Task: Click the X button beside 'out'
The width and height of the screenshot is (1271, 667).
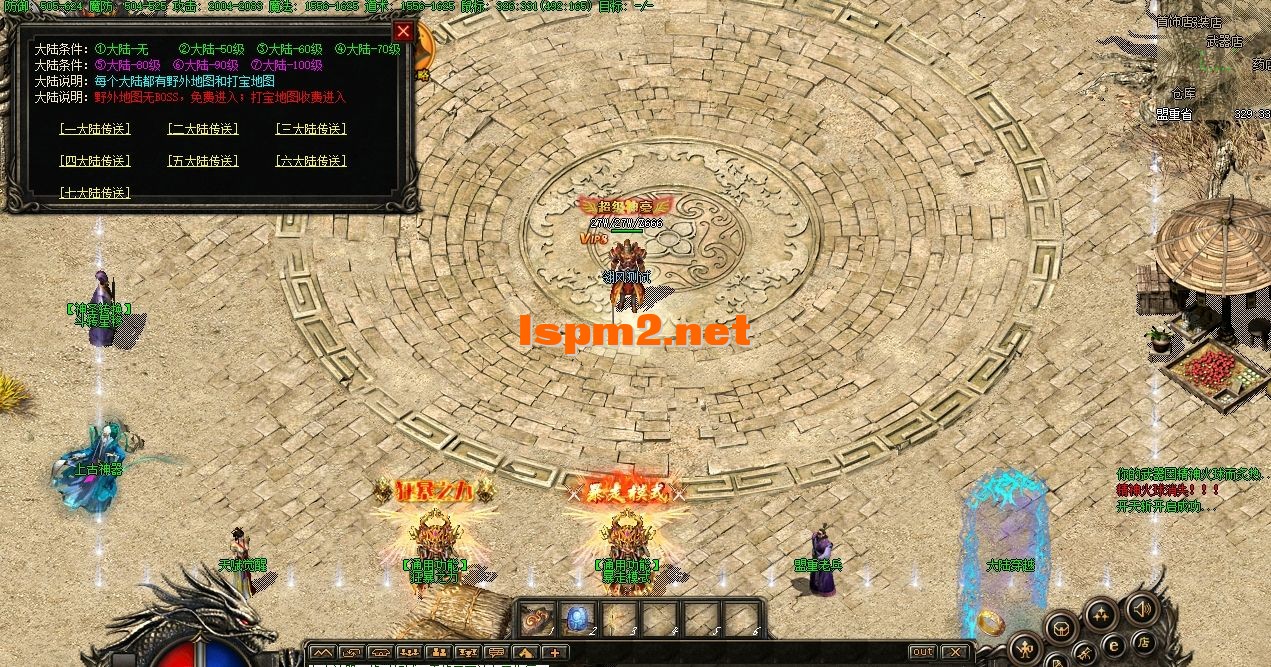Action: 955,653
